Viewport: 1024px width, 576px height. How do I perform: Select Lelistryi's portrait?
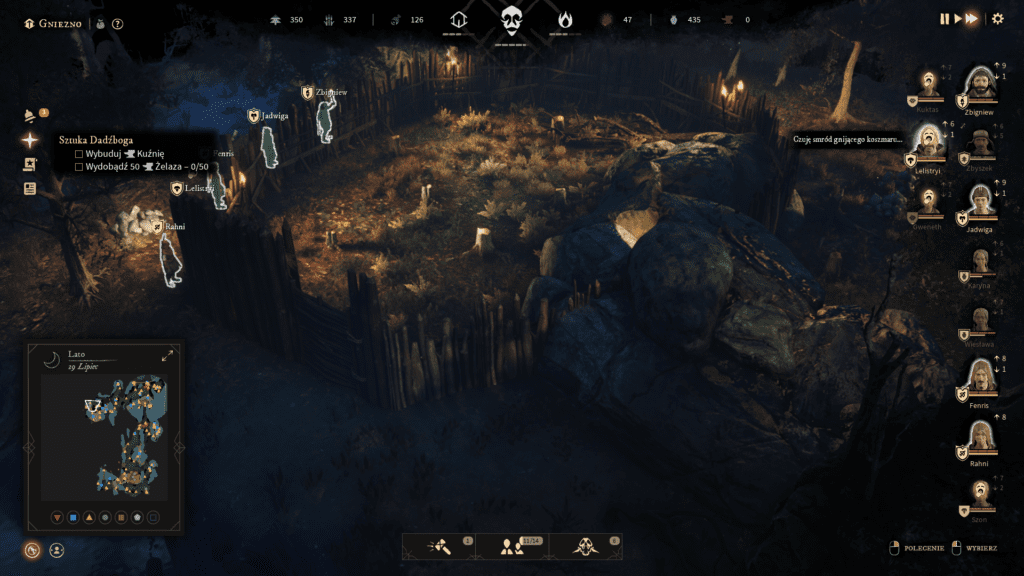coord(930,141)
